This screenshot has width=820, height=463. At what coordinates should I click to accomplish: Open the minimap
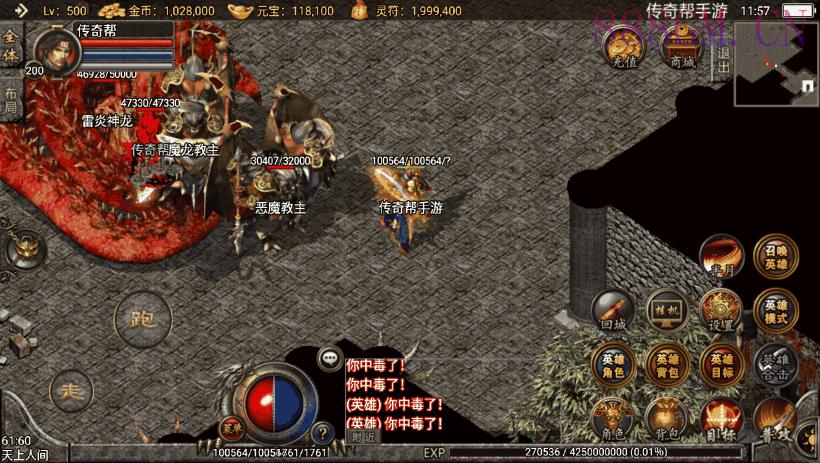[x=776, y=64]
